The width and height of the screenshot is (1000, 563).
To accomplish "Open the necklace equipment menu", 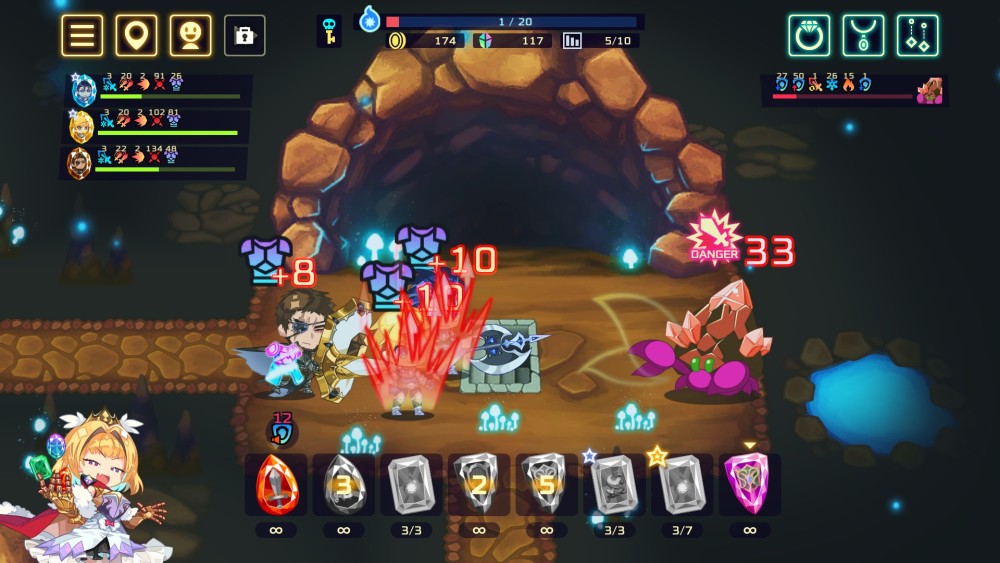I will pos(863,35).
